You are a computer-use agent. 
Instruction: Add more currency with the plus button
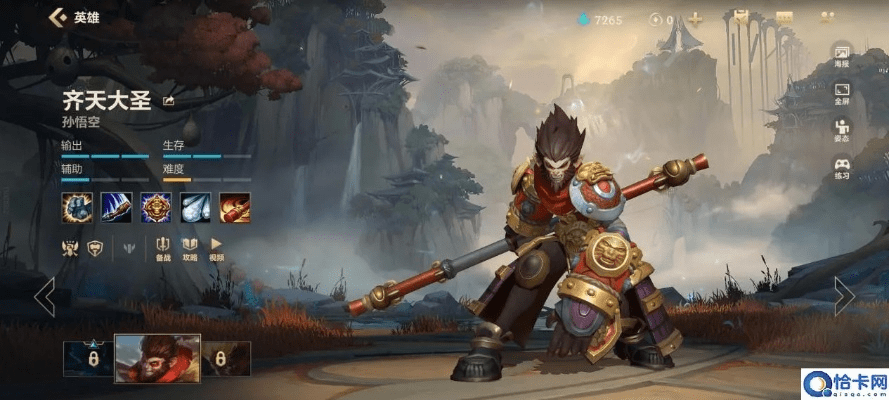(x=695, y=19)
